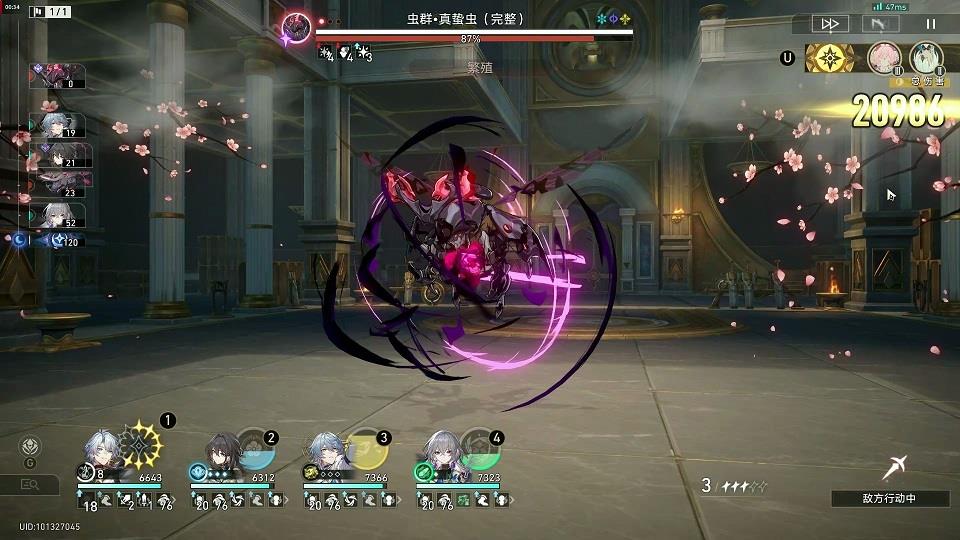The image size is (960, 540).
Task: Open the flower emblem icon above G
Action: pos(30,447)
